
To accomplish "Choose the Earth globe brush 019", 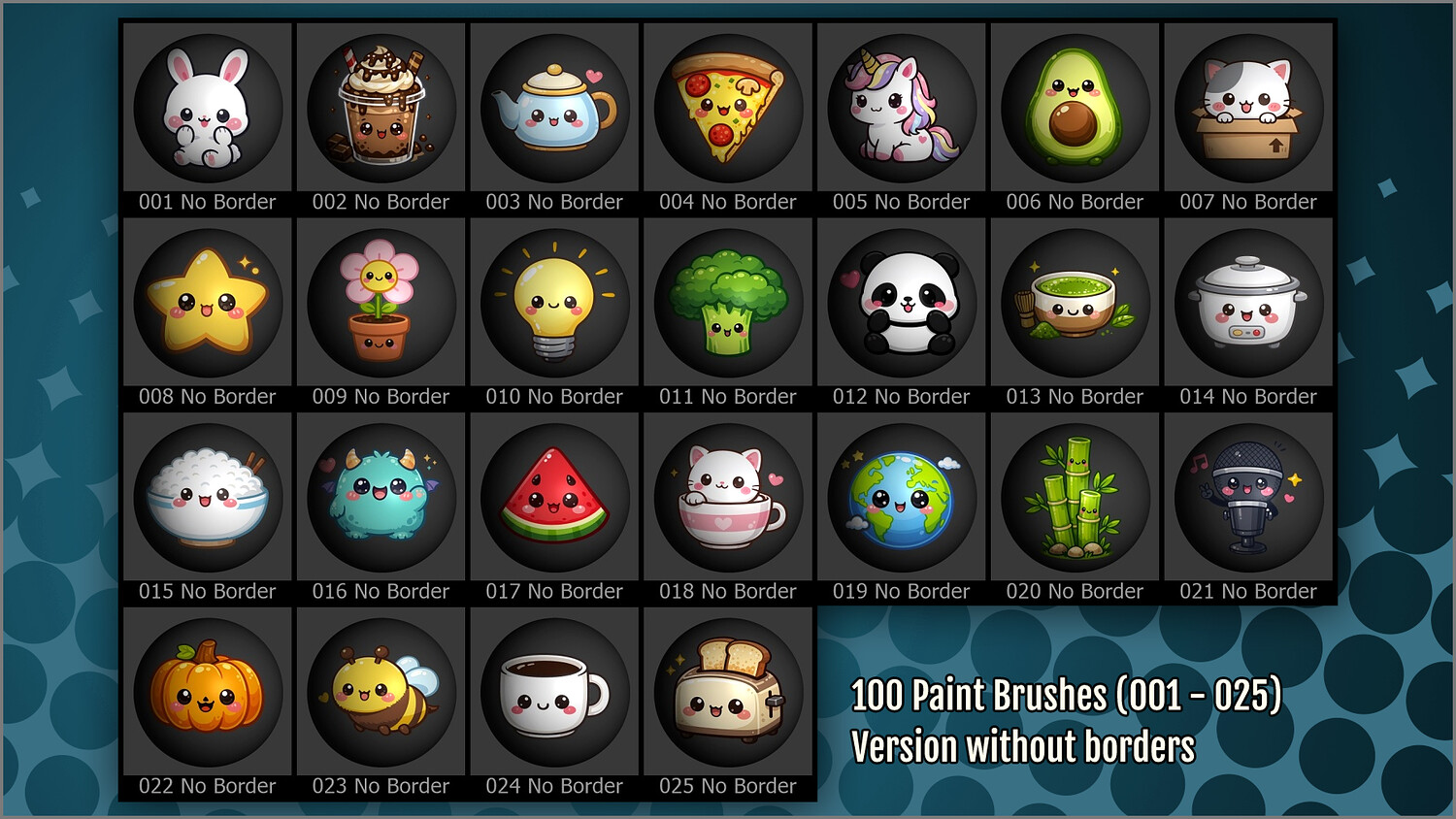I will 902,499.
